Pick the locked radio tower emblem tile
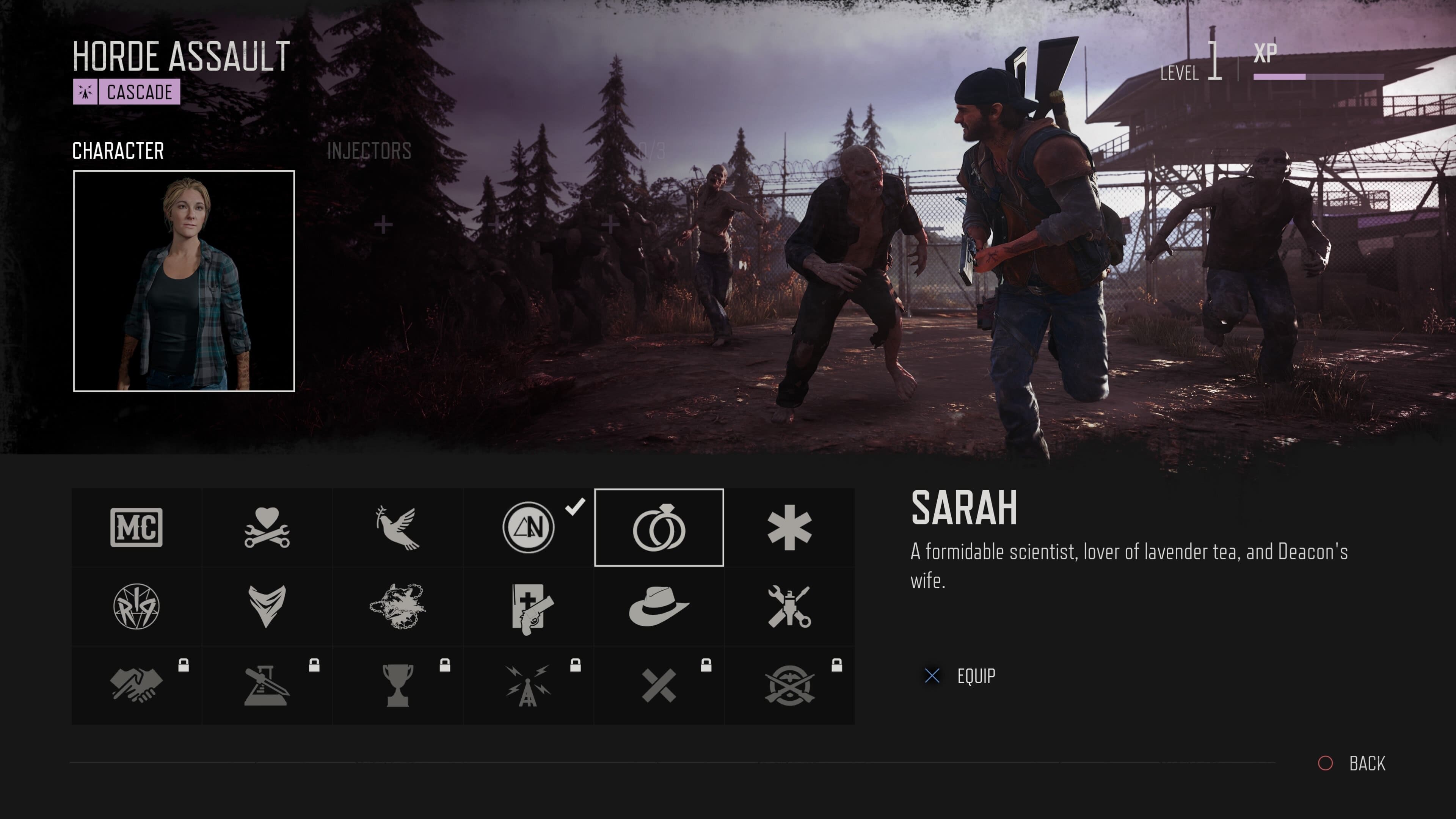 [x=529, y=686]
